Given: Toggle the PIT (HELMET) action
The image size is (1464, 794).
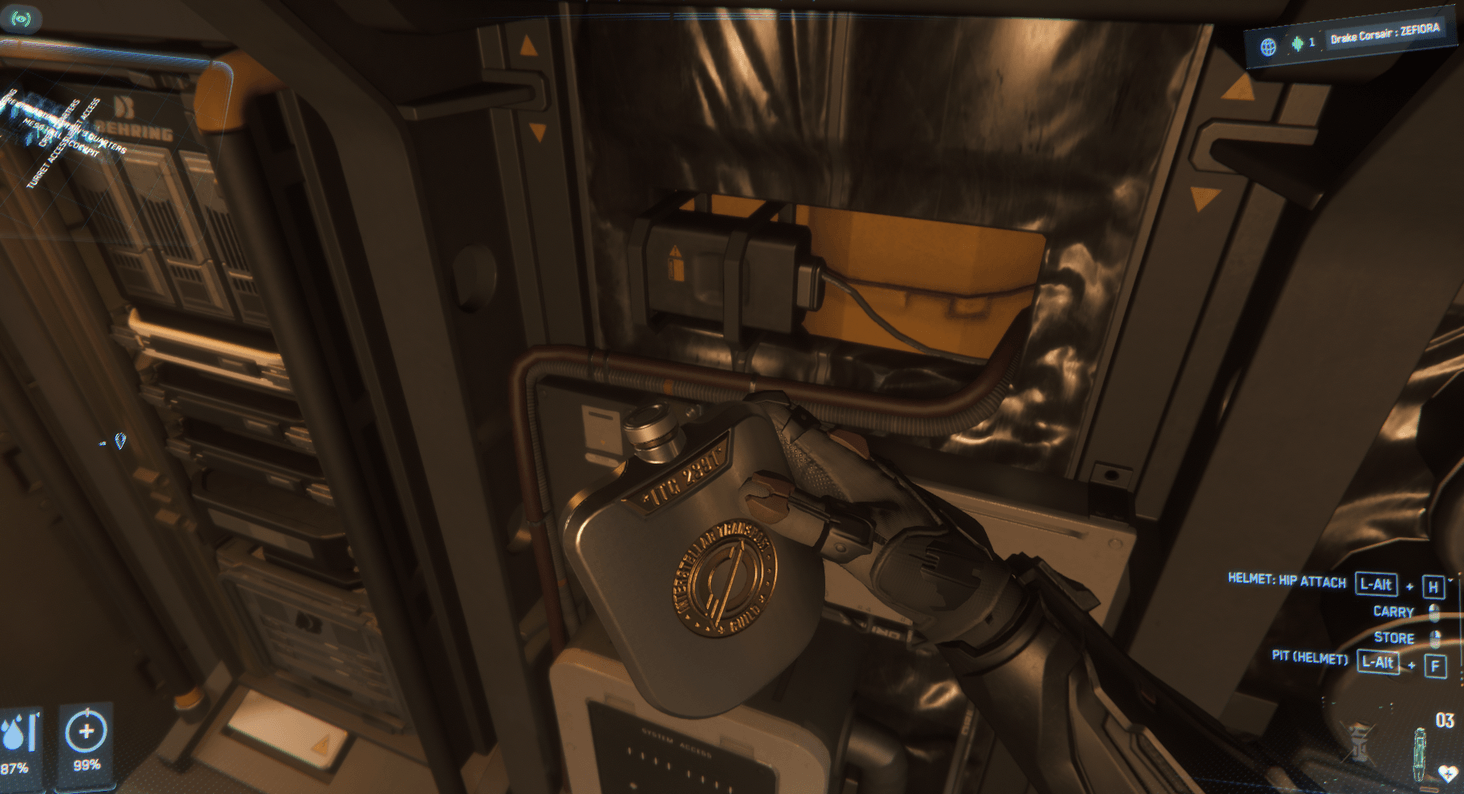Looking at the screenshot, I should point(1311,659).
